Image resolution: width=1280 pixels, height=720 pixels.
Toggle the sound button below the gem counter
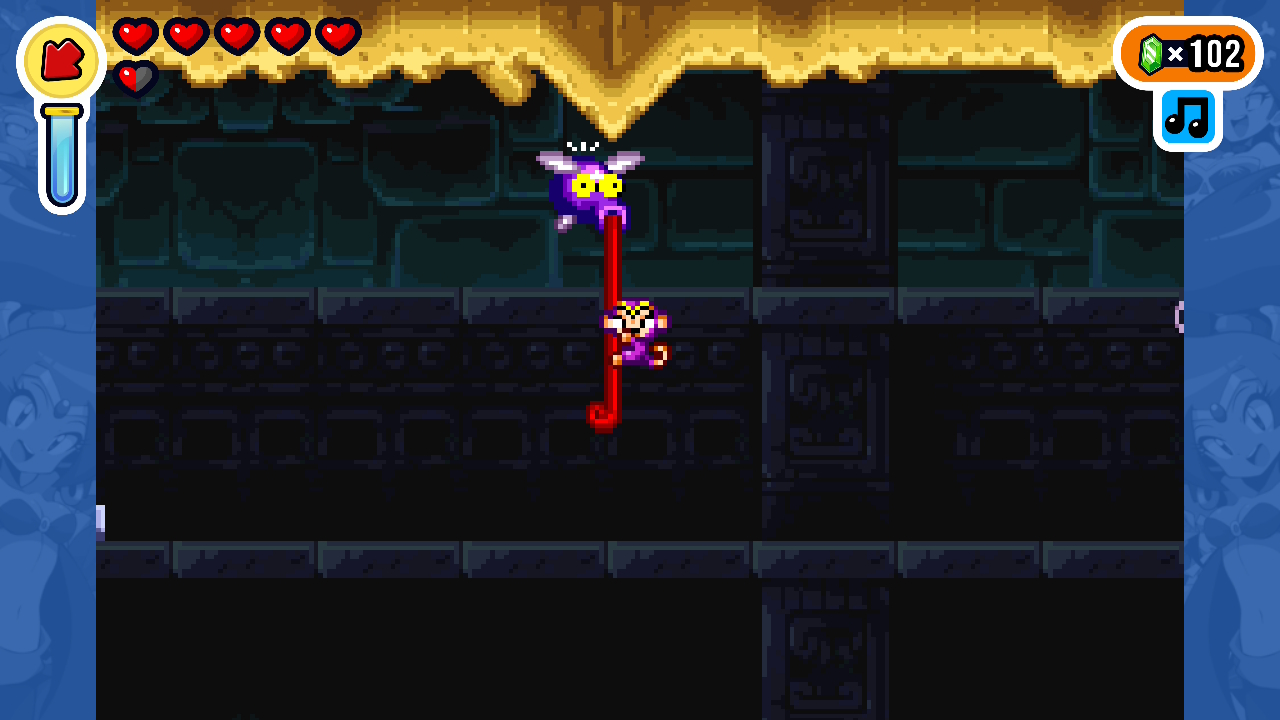click(x=1187, y=117)
